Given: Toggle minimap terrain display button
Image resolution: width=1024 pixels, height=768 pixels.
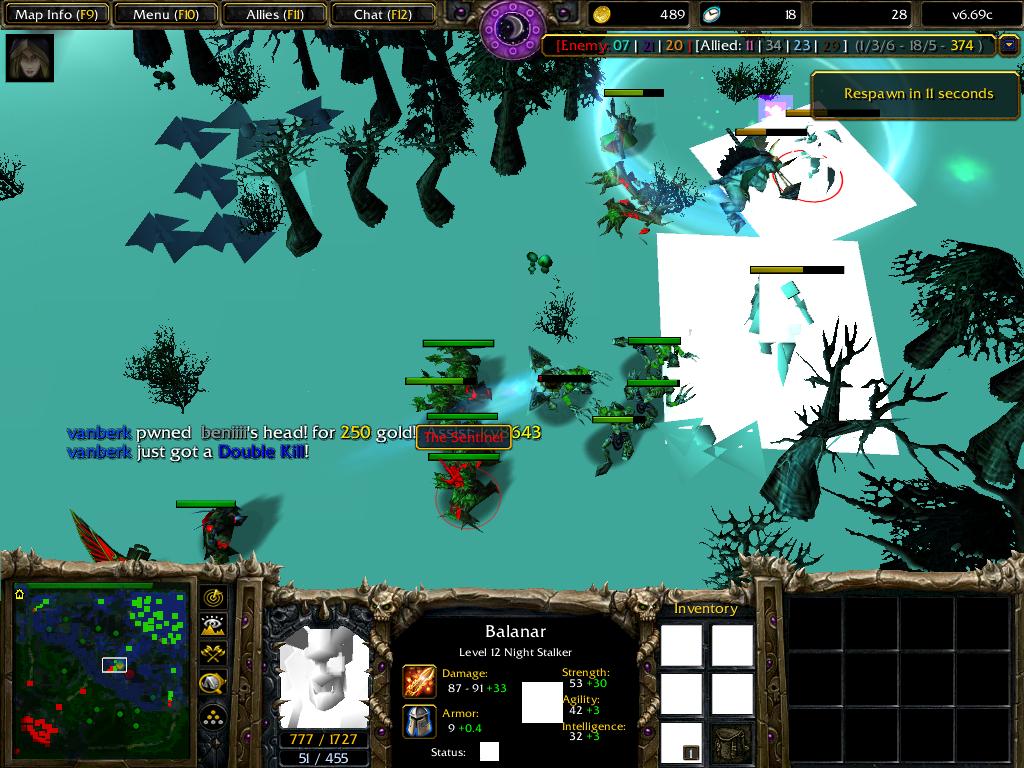Looking at the screenshot, I should coord(214,626).
